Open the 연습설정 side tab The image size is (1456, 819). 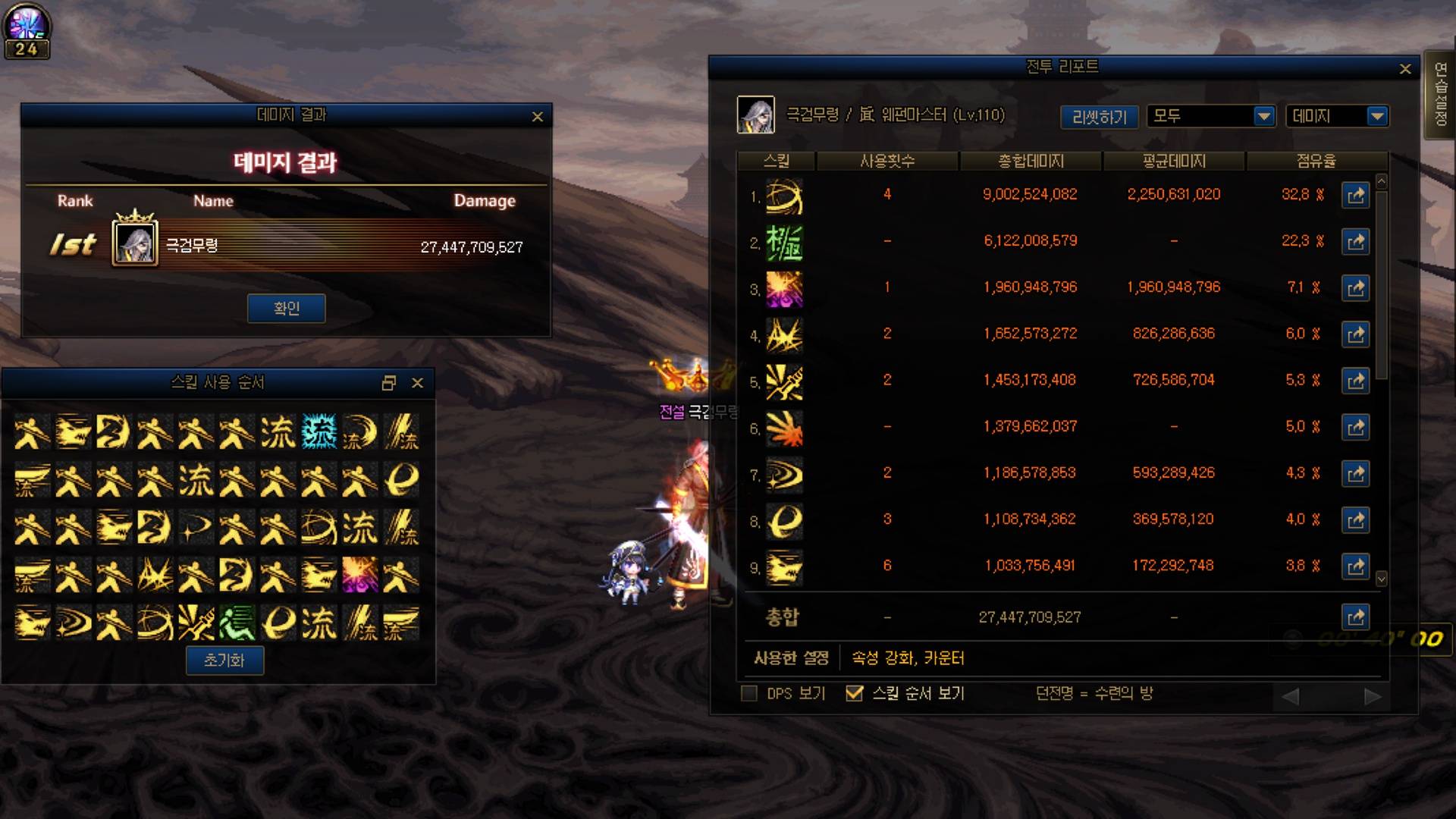click(x=1440, y=95)
